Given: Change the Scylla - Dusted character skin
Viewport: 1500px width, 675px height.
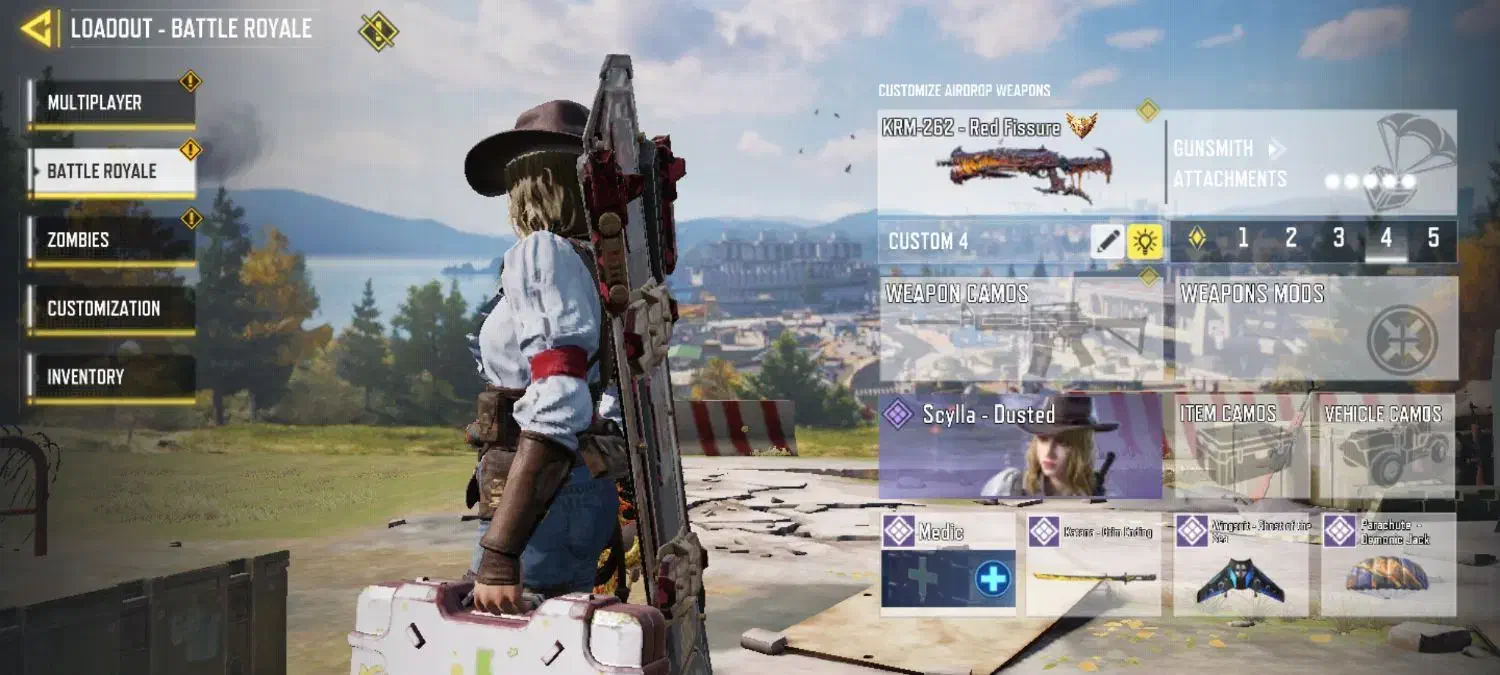Looking at the screenshot, I should (1020, 446).
